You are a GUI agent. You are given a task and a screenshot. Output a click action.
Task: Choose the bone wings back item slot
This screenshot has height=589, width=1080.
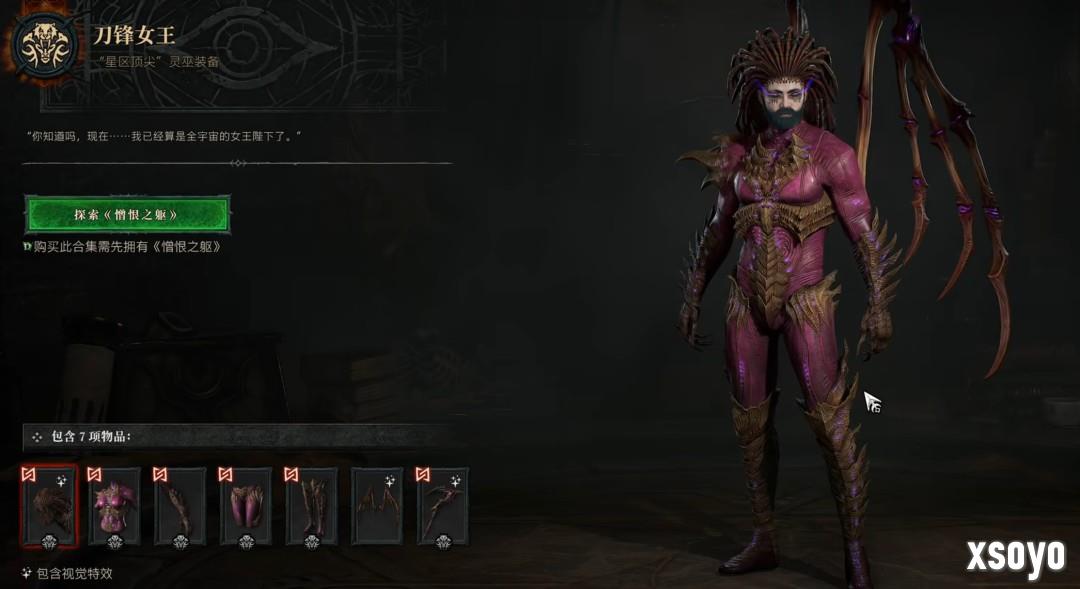click(x=377, y=506)
